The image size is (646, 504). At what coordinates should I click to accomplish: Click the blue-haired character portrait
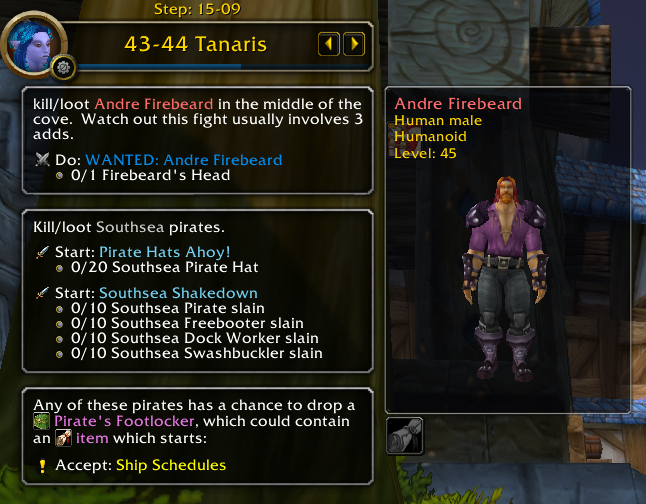tap(35, 42)
